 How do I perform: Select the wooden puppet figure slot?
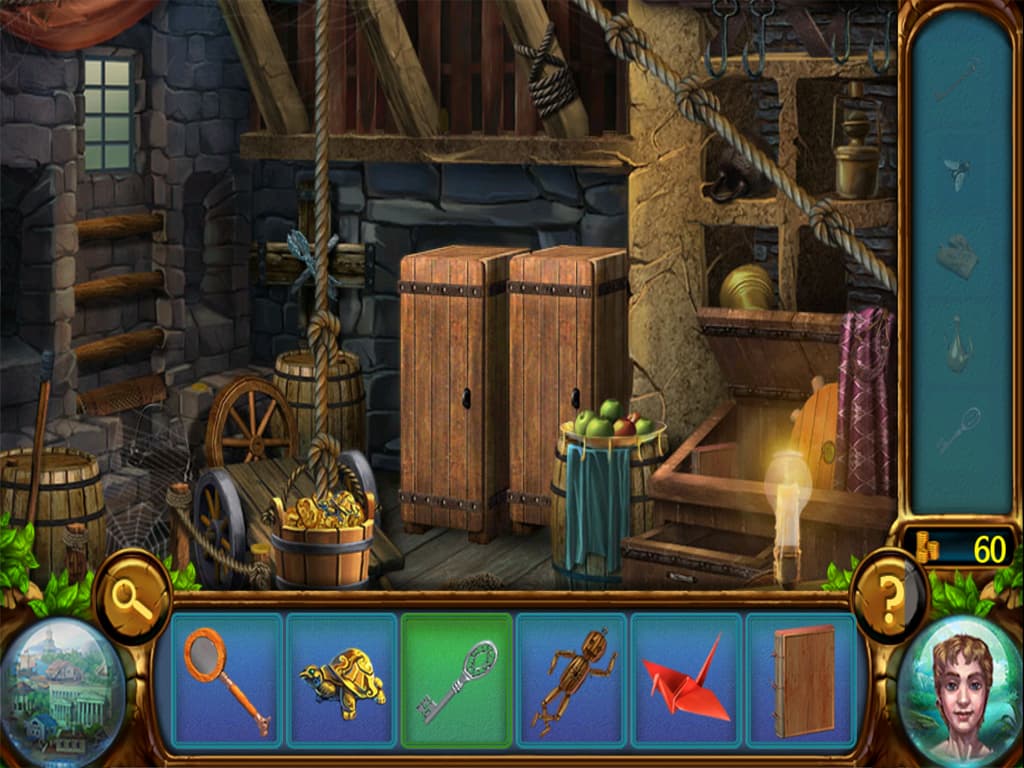(572, 680)
